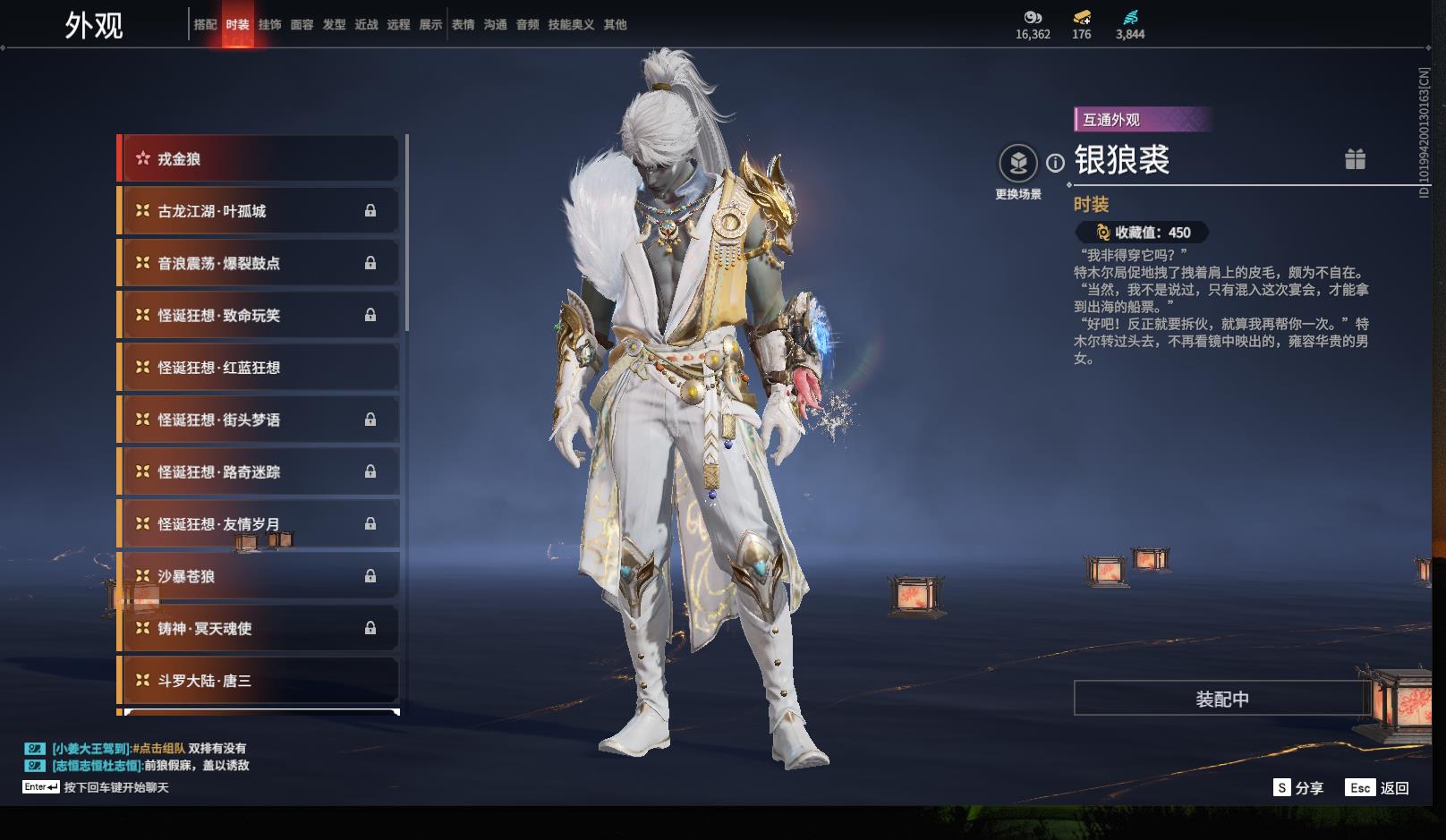
Task: Choose the 怪诞狂想·红蓝狂想 outfit
Action: pos(259,368)
